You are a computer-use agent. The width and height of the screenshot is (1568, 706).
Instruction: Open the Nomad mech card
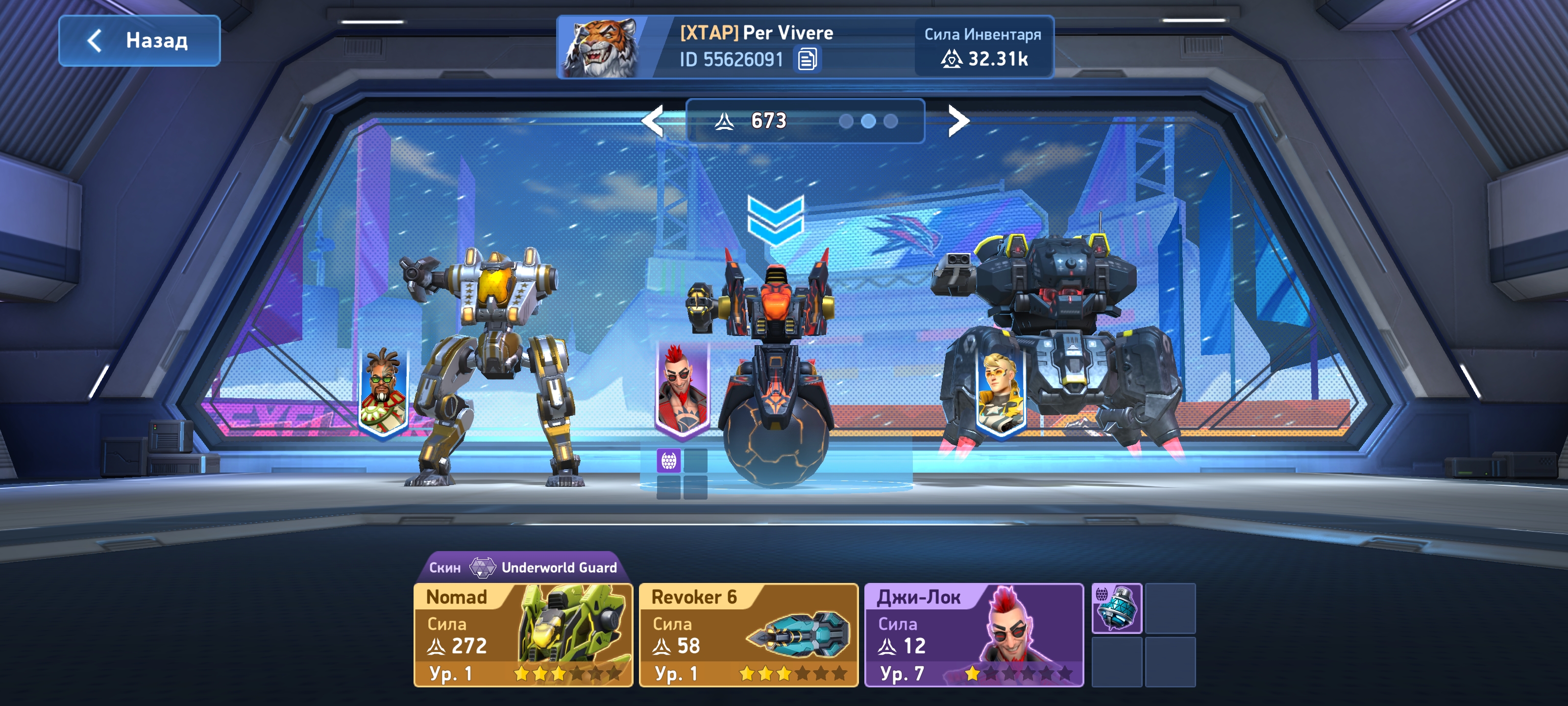523,635
